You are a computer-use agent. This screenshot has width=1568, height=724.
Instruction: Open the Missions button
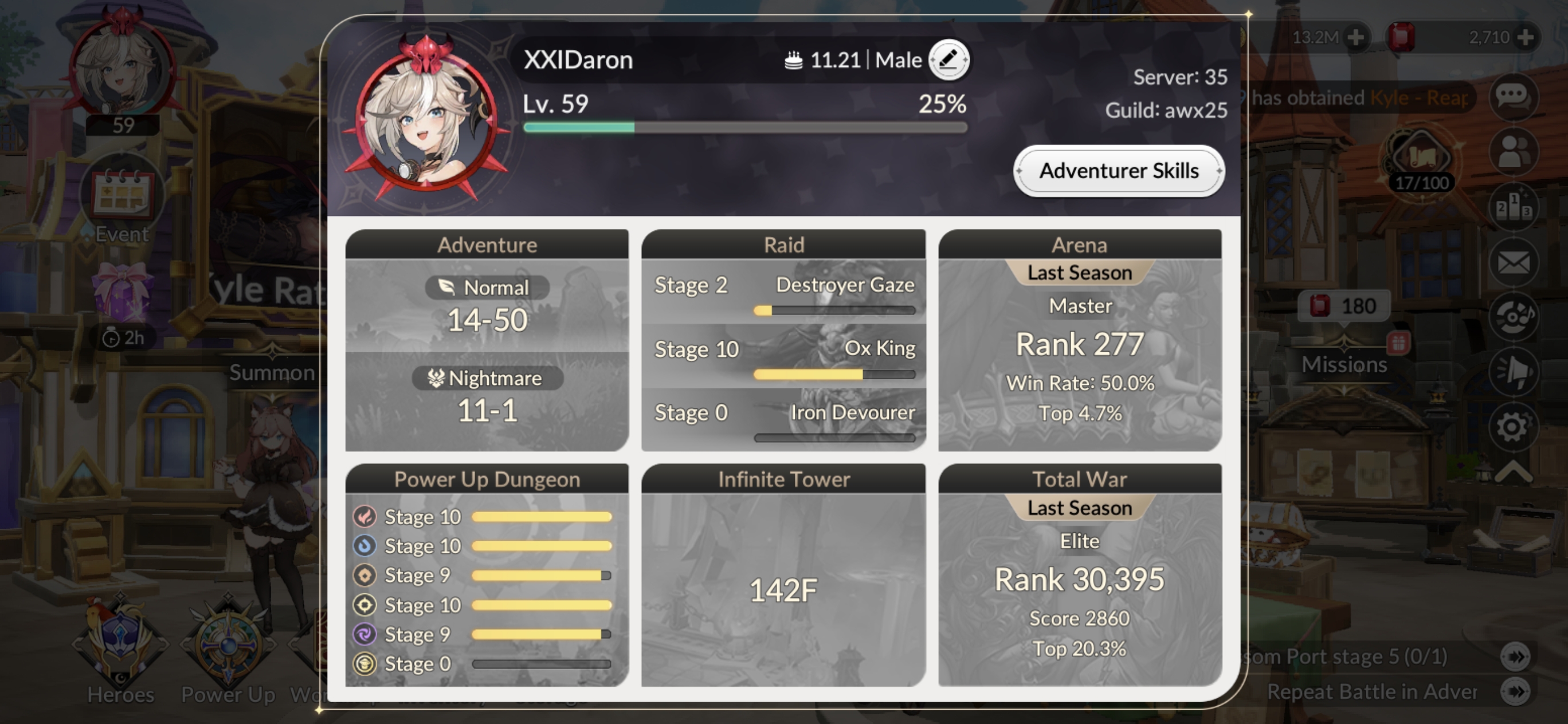(x=1344, y=364)
